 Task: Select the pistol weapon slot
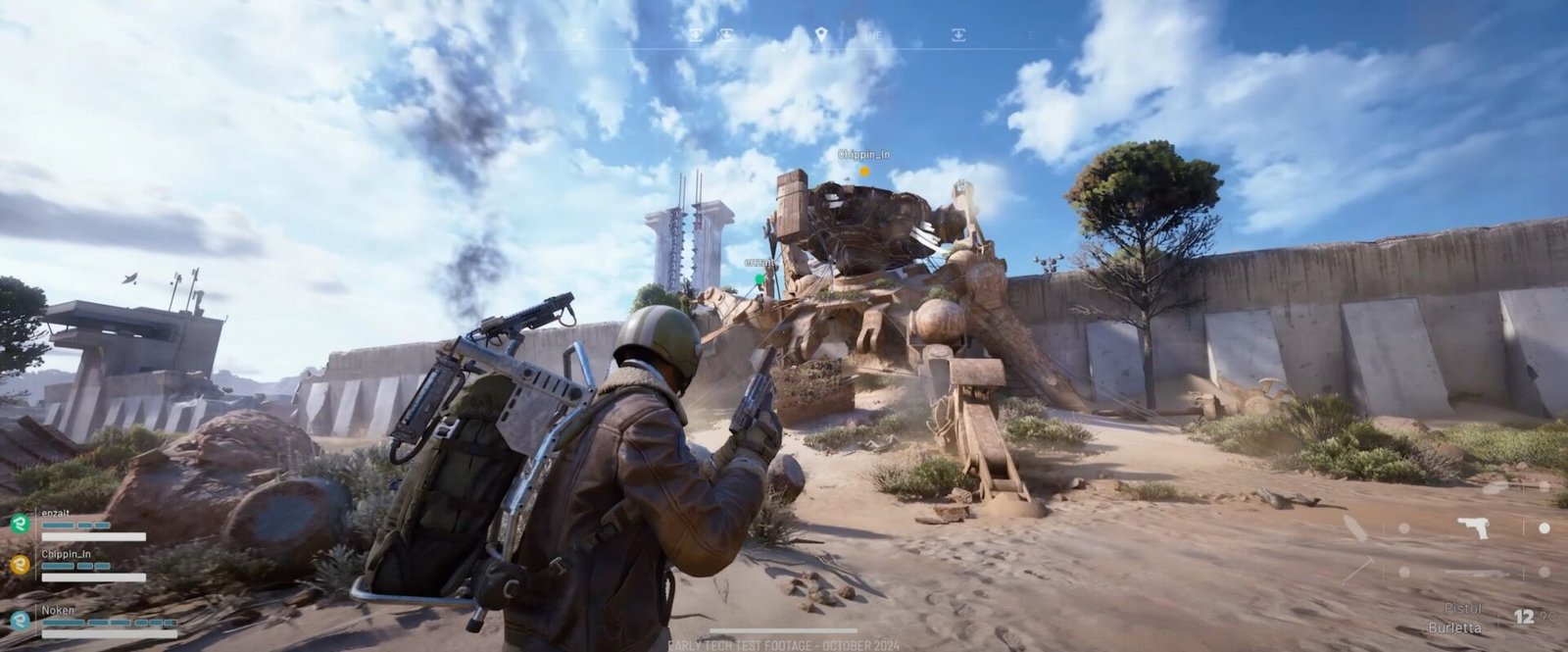[x=1472, y=527]
